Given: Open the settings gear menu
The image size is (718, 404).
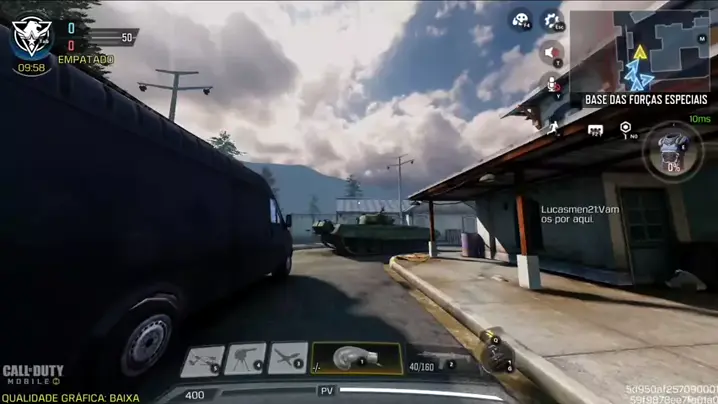Looking at the screenshot, I should 552,20.
